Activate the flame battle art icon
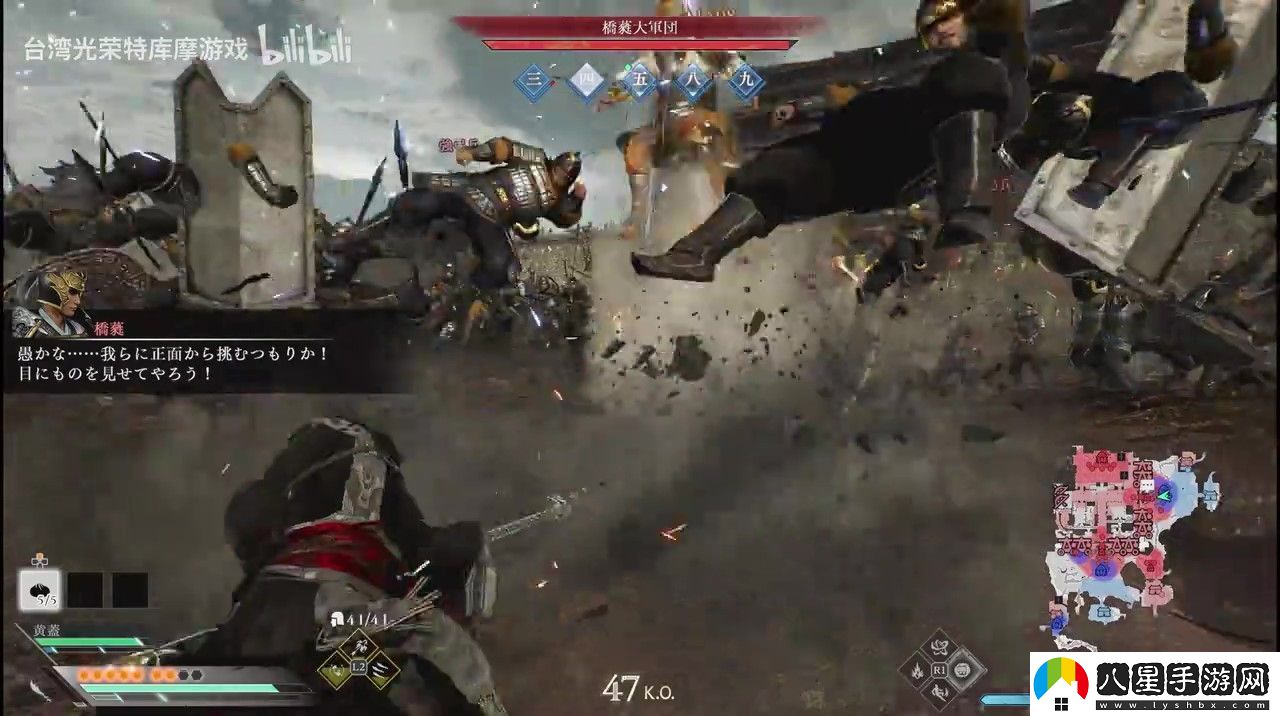Viewport: 1280px width, 716px height. pyautogui.click(x=916, y=670)
